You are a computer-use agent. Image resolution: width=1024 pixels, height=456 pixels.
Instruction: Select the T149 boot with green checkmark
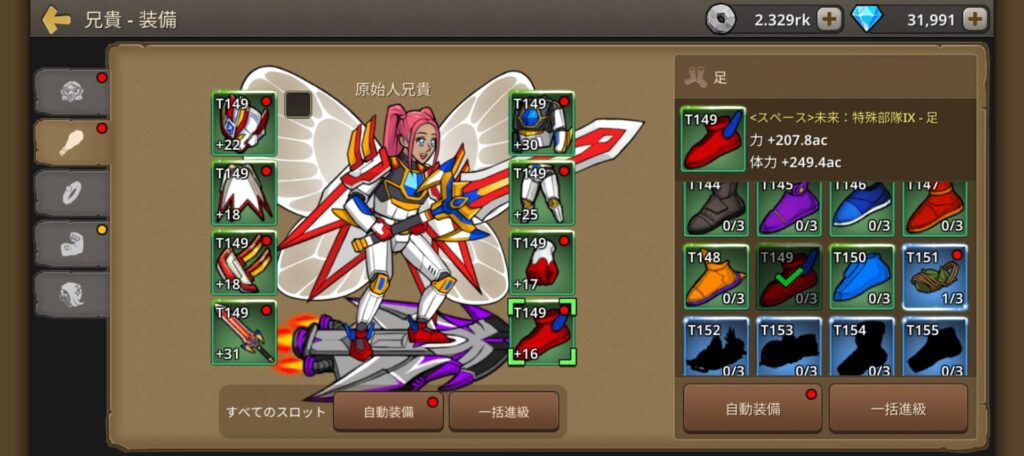tap(788, 276)
